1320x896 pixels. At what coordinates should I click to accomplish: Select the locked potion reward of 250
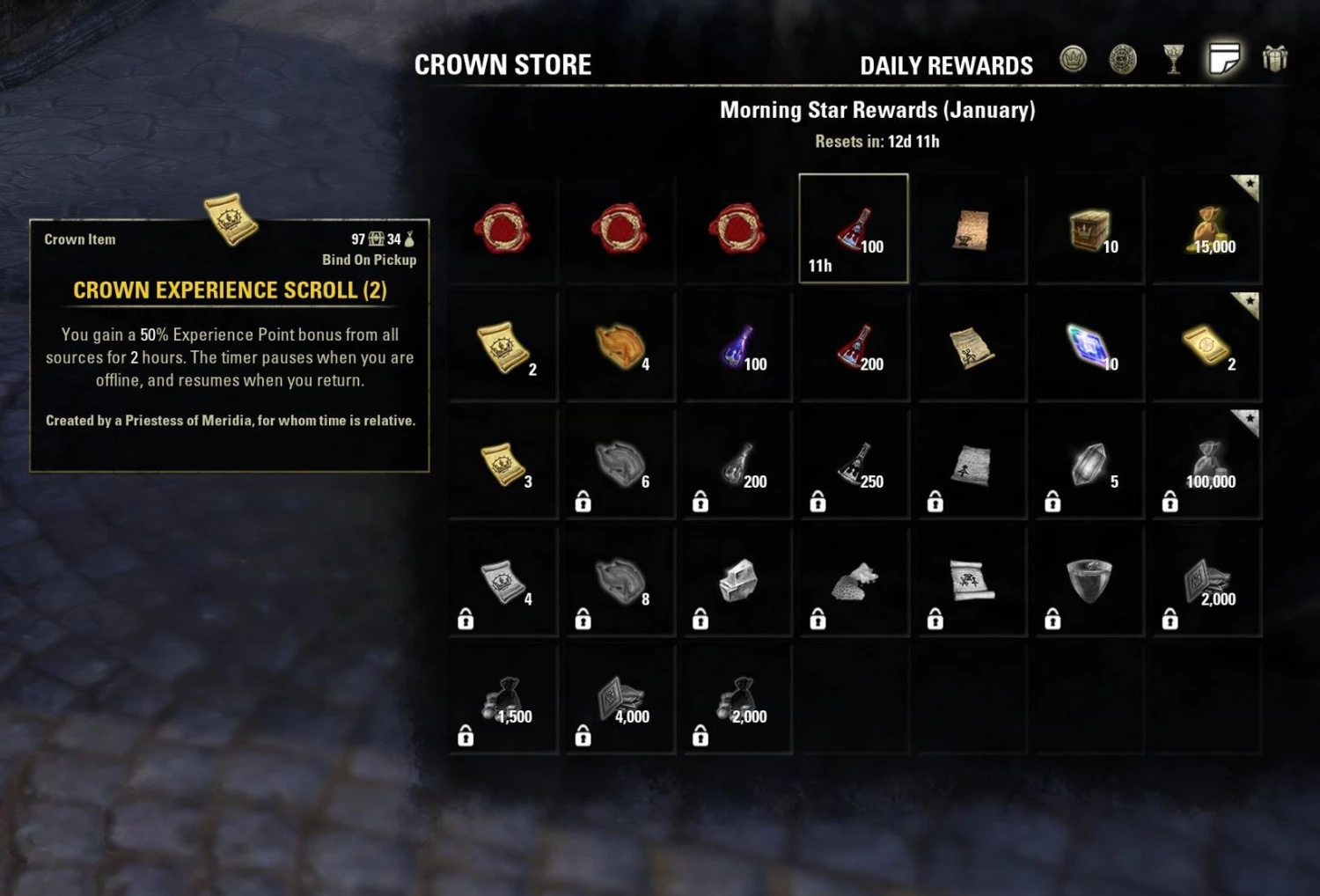pos(854,464)
